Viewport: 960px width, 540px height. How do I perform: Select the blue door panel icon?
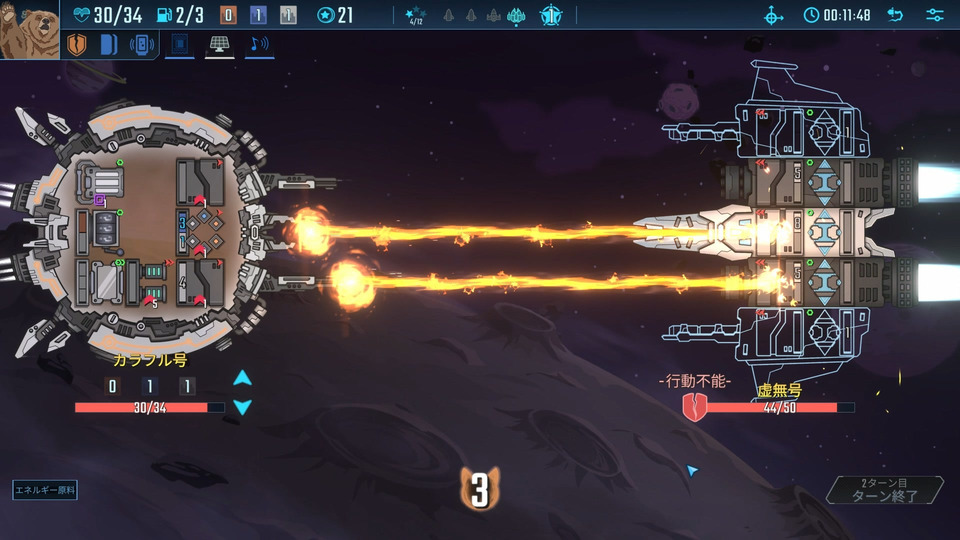(x=110, y=45)
